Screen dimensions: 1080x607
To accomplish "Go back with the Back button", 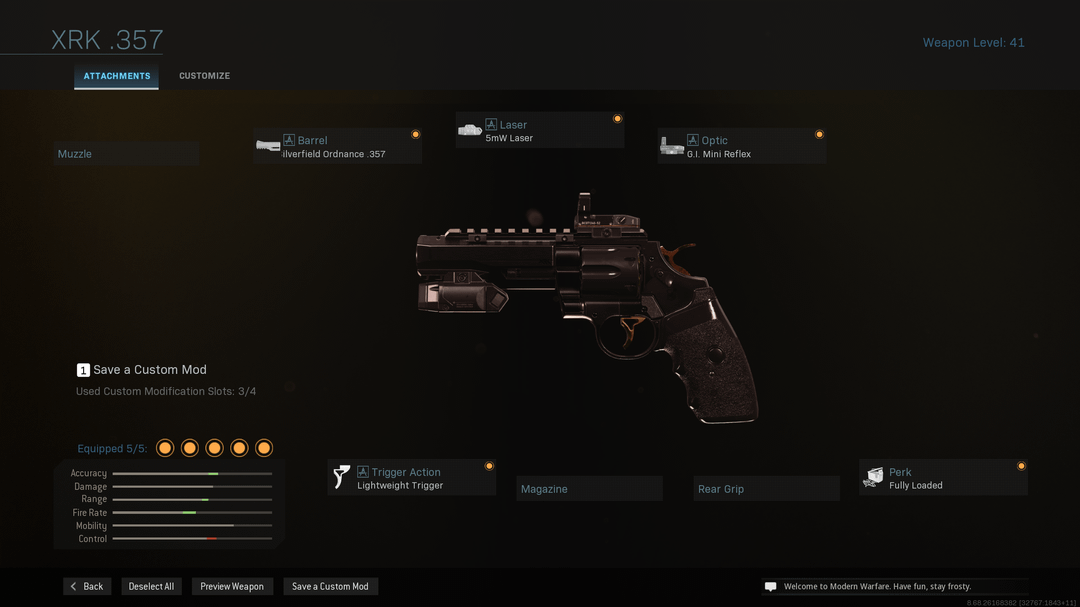I will [87, 586].
